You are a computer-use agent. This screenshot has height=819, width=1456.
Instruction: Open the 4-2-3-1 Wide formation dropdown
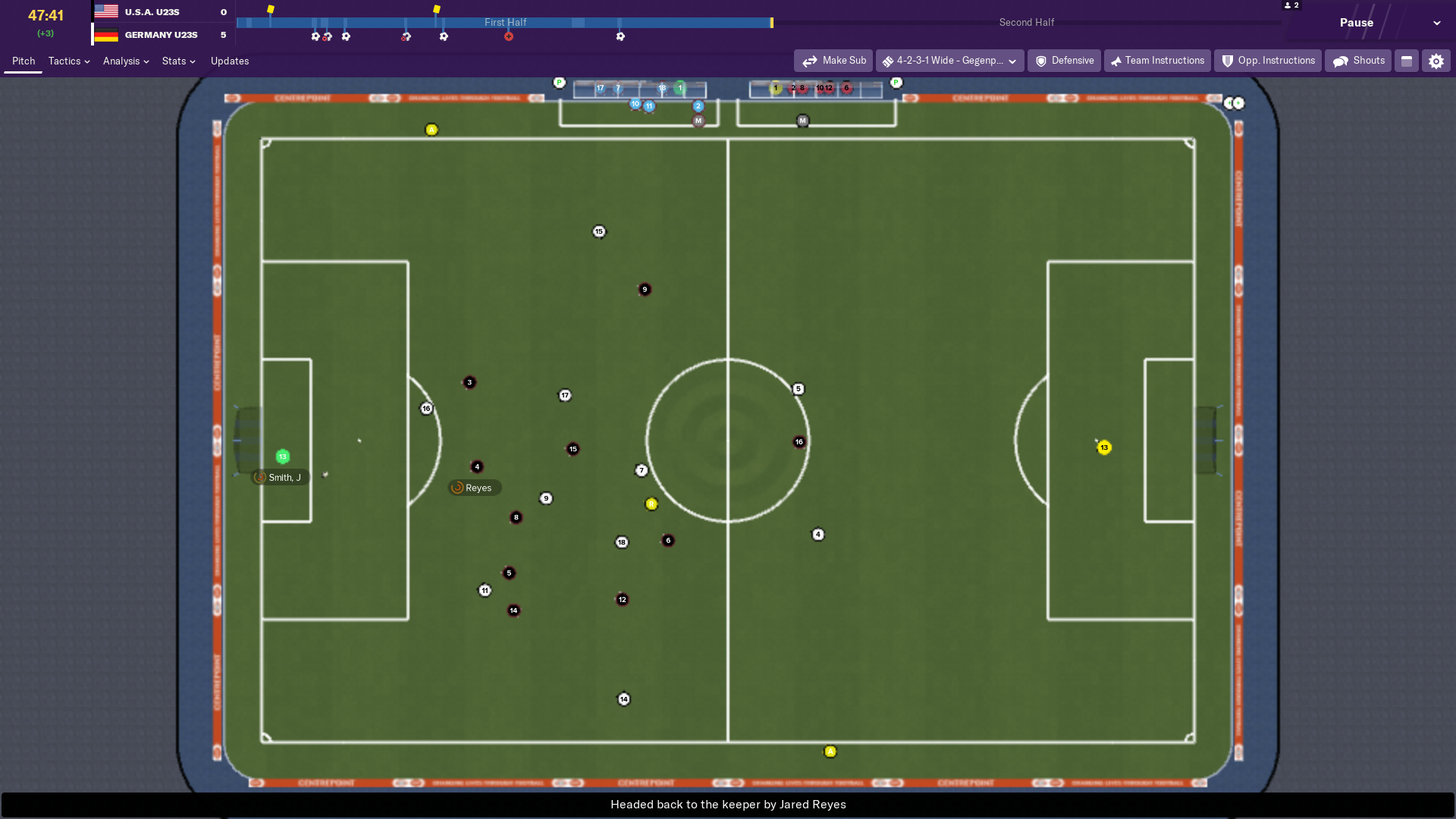coord(949,61)
